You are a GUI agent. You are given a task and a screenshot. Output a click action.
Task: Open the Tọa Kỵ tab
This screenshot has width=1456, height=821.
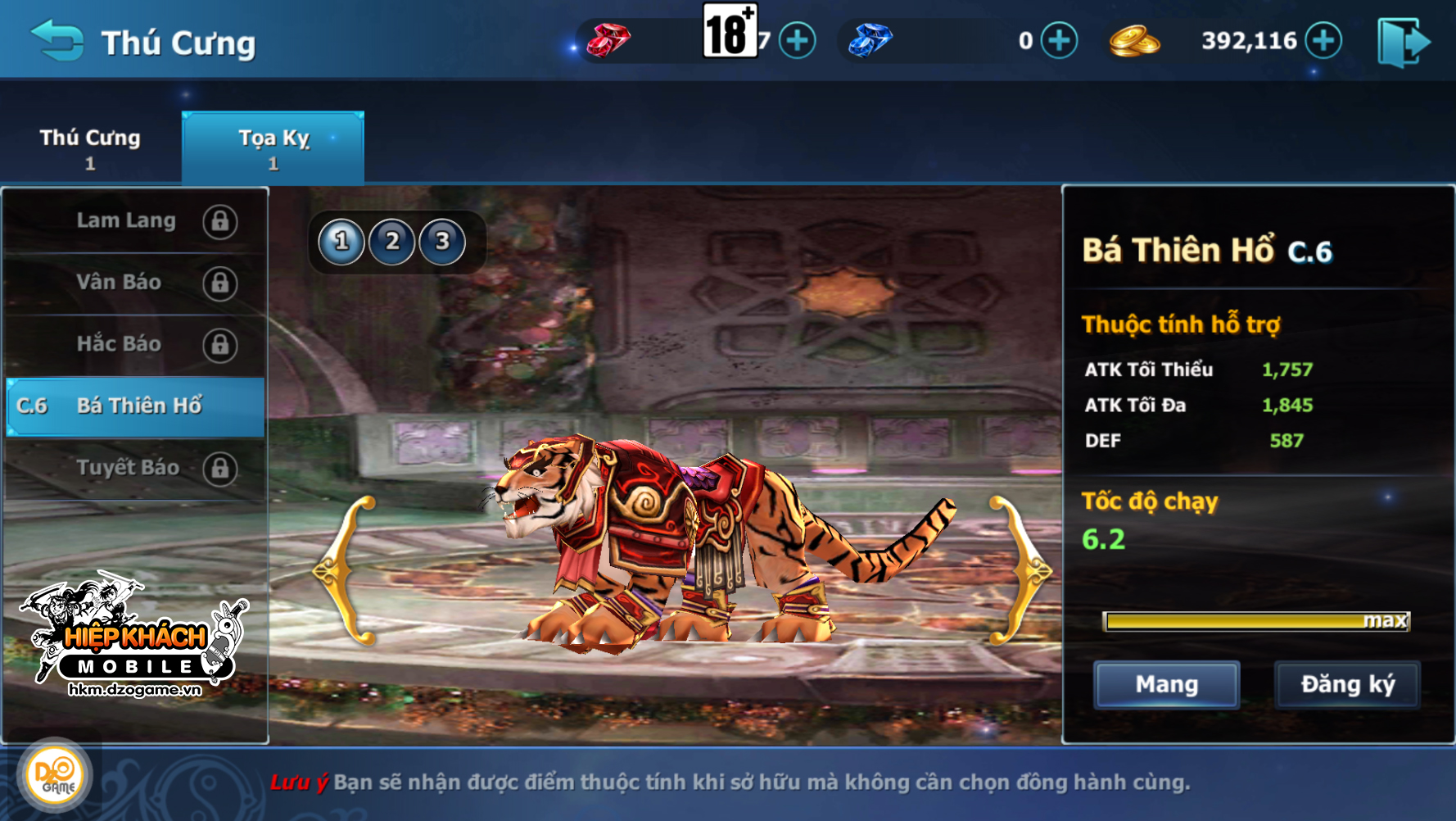tap(273, 147)
